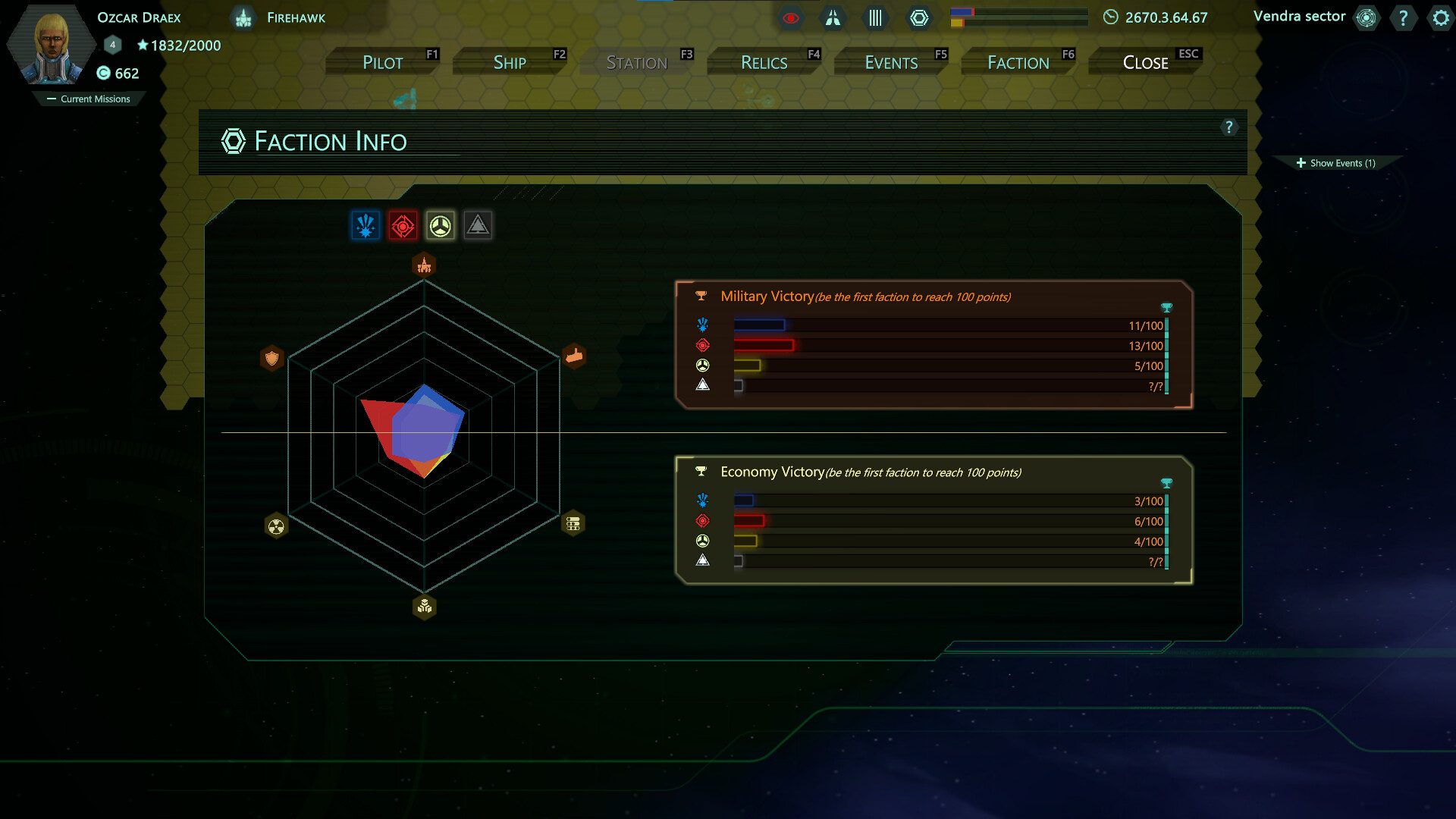
Task: Click the Close button
Action: 1144,62
